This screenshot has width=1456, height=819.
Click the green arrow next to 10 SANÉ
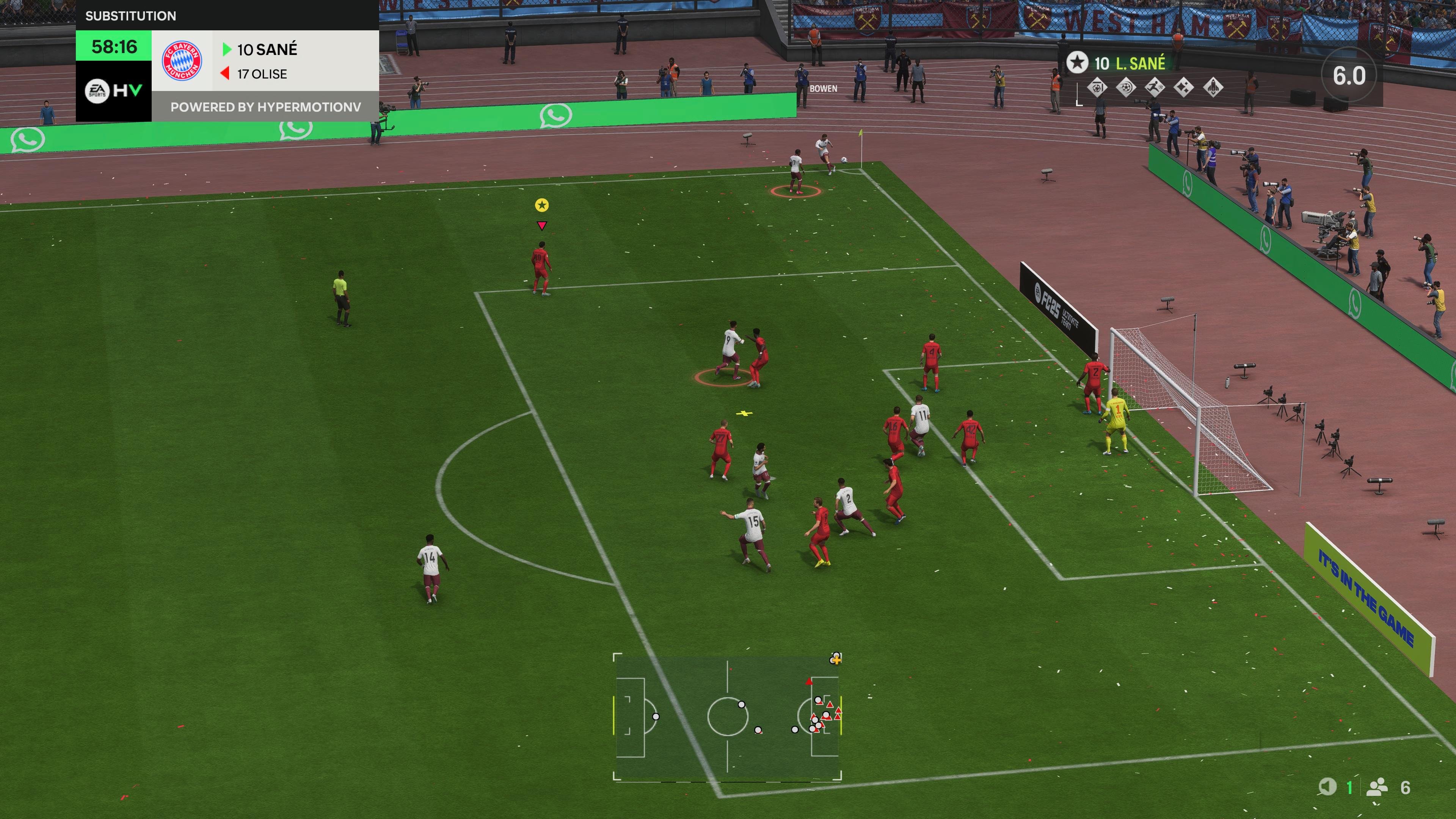[x=227, y=50]
